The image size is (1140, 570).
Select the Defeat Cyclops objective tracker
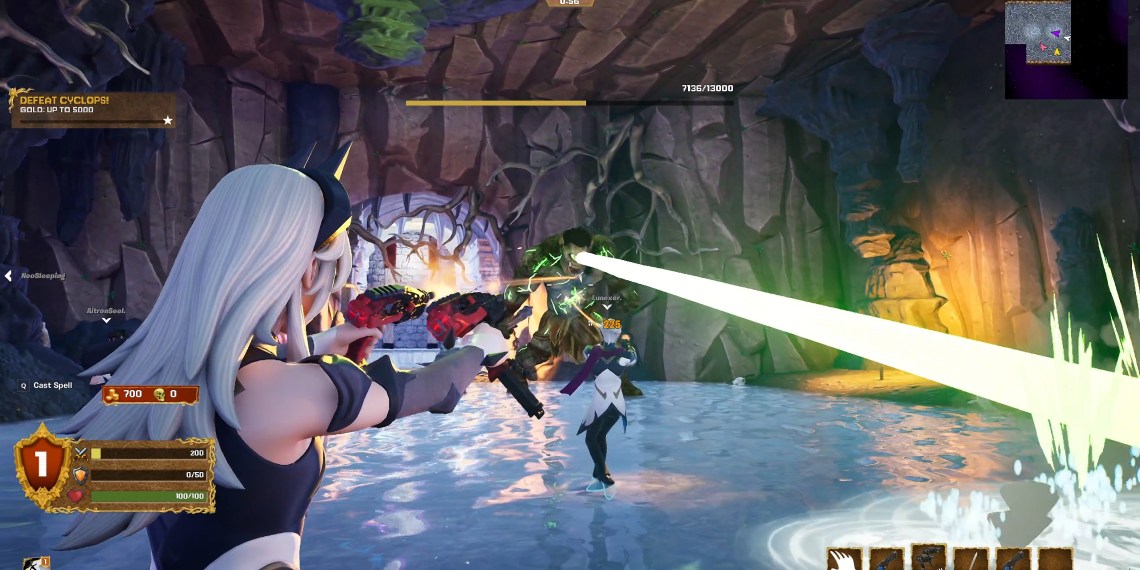(92, 109)
